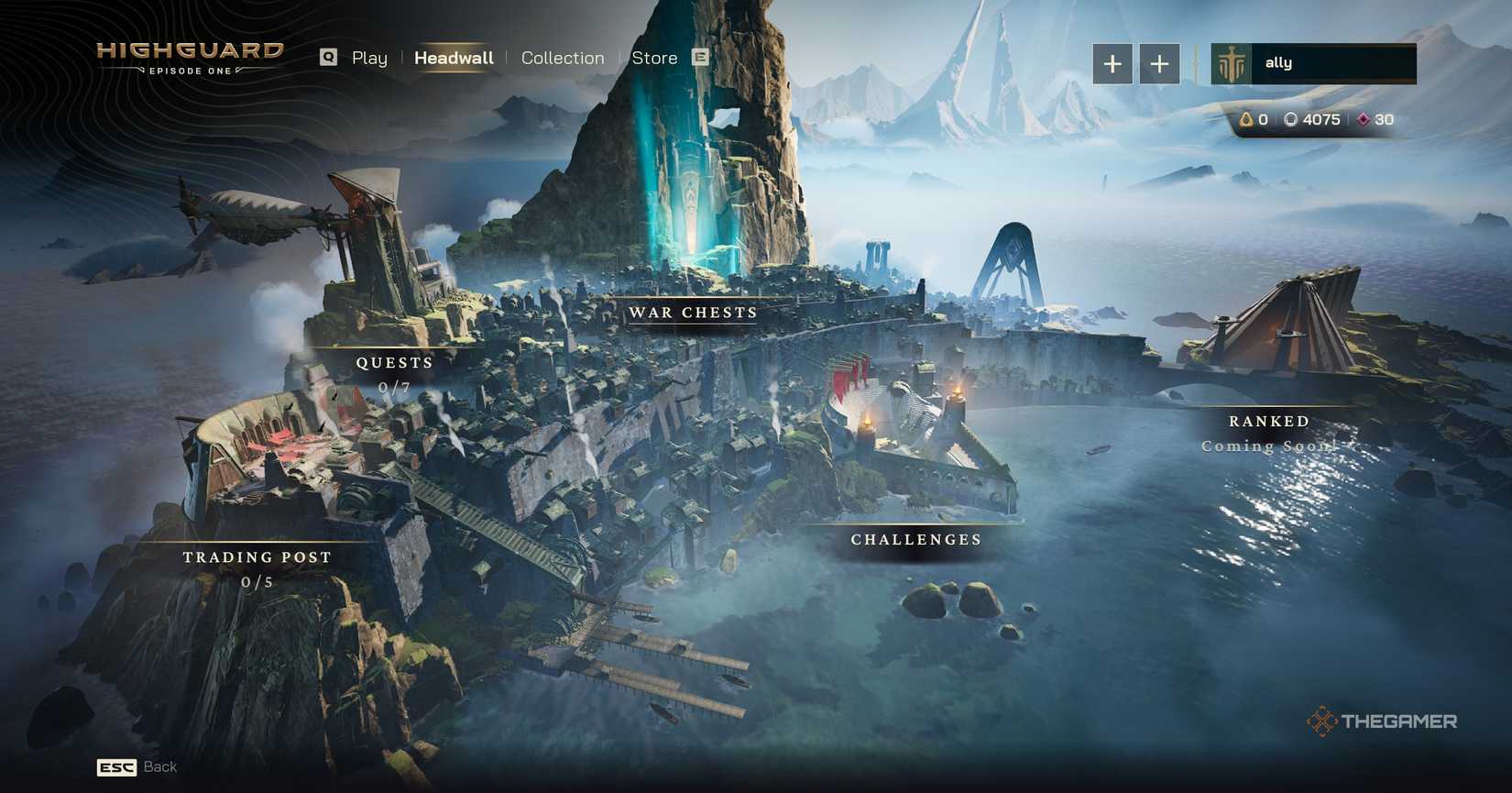
Task: Click the E hotkey icon beside Store
Action: coord(700,57)
